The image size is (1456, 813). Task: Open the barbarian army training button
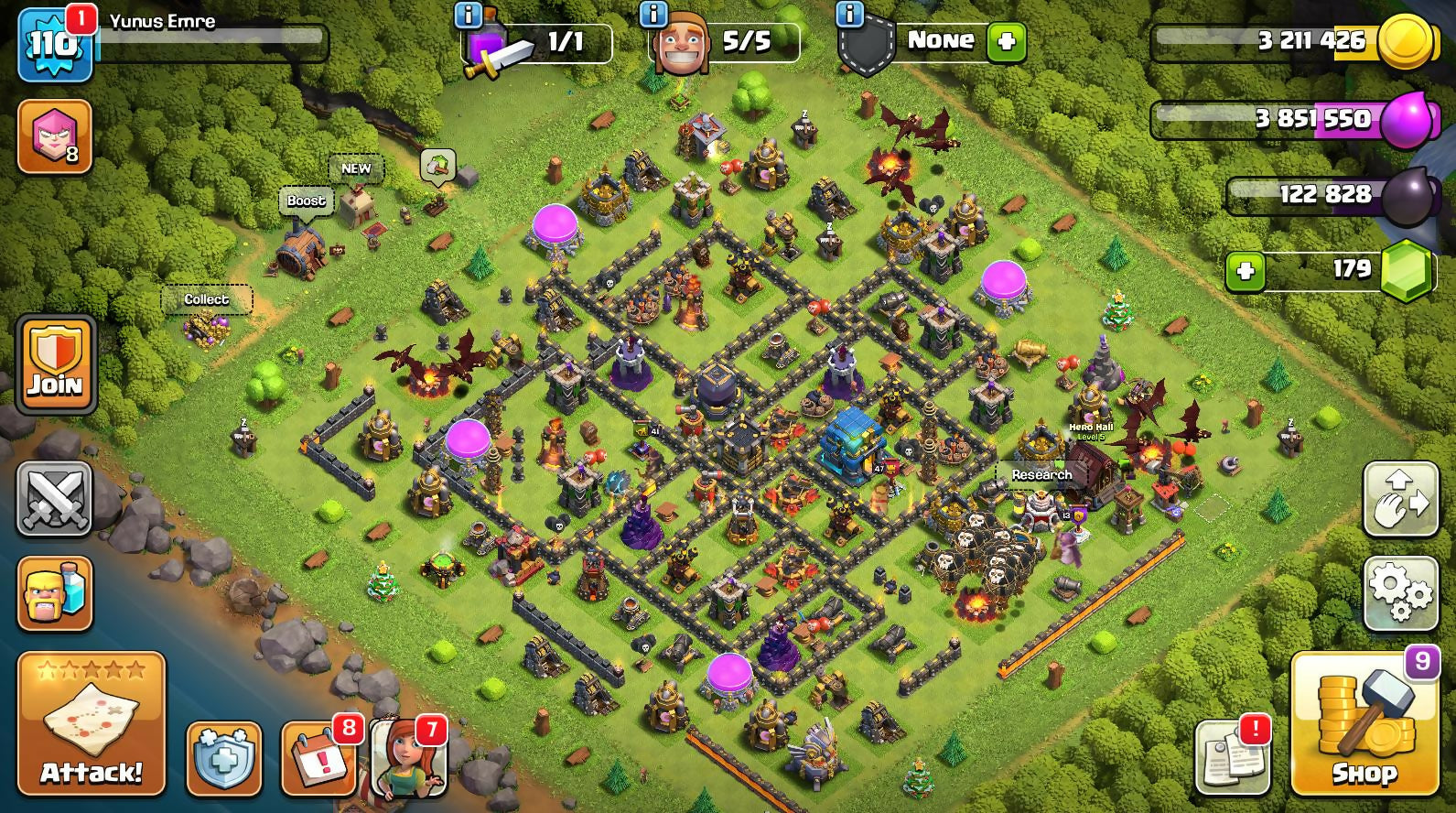tap(55, 592)
